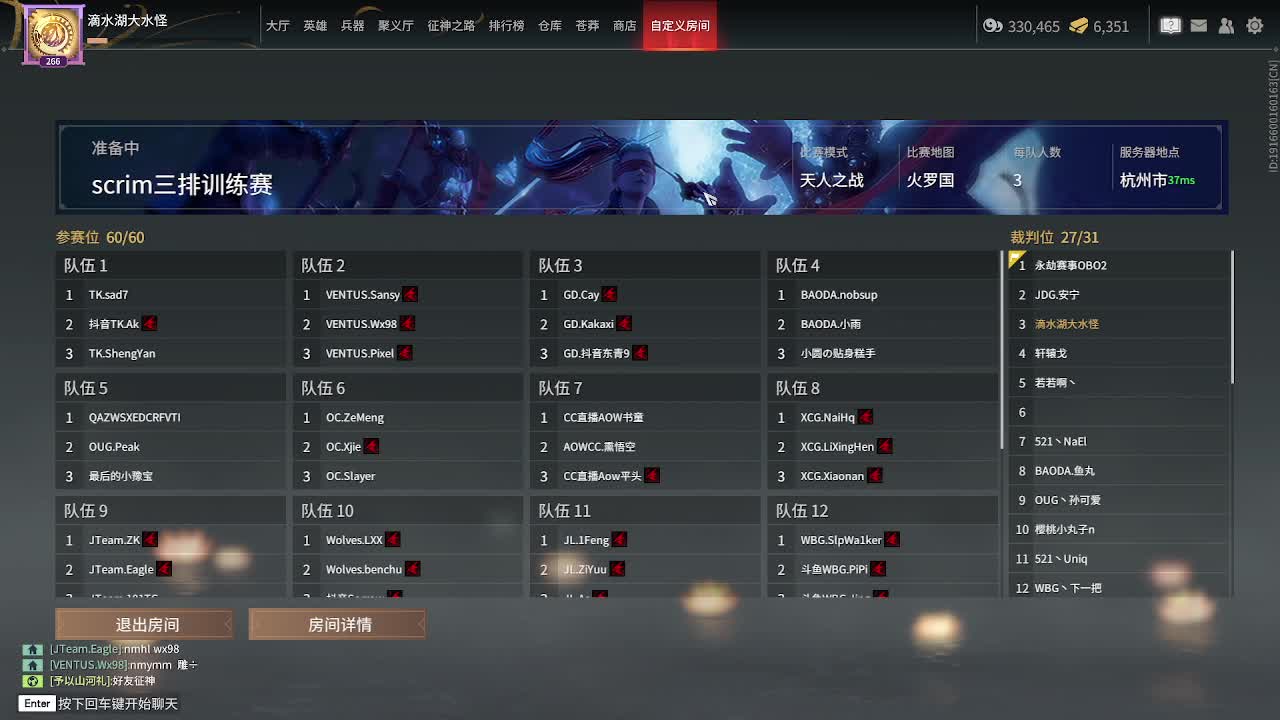Click the silver coin currency icon
Image resolution: width=1280 pixels, height=720 pixels.
pyautogui.click(x=993, y=27)
